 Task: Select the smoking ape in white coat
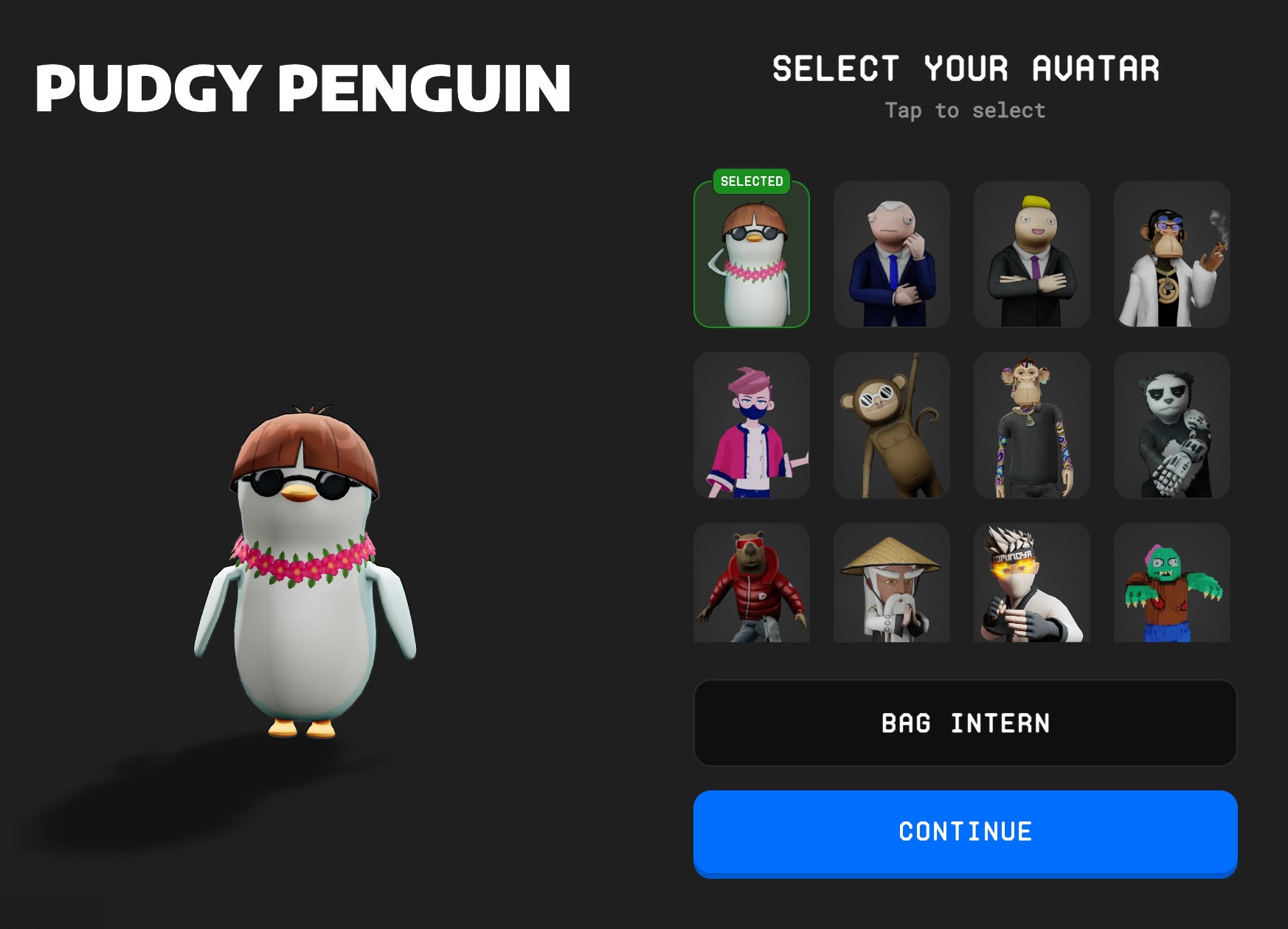(x=1171, y=254)
